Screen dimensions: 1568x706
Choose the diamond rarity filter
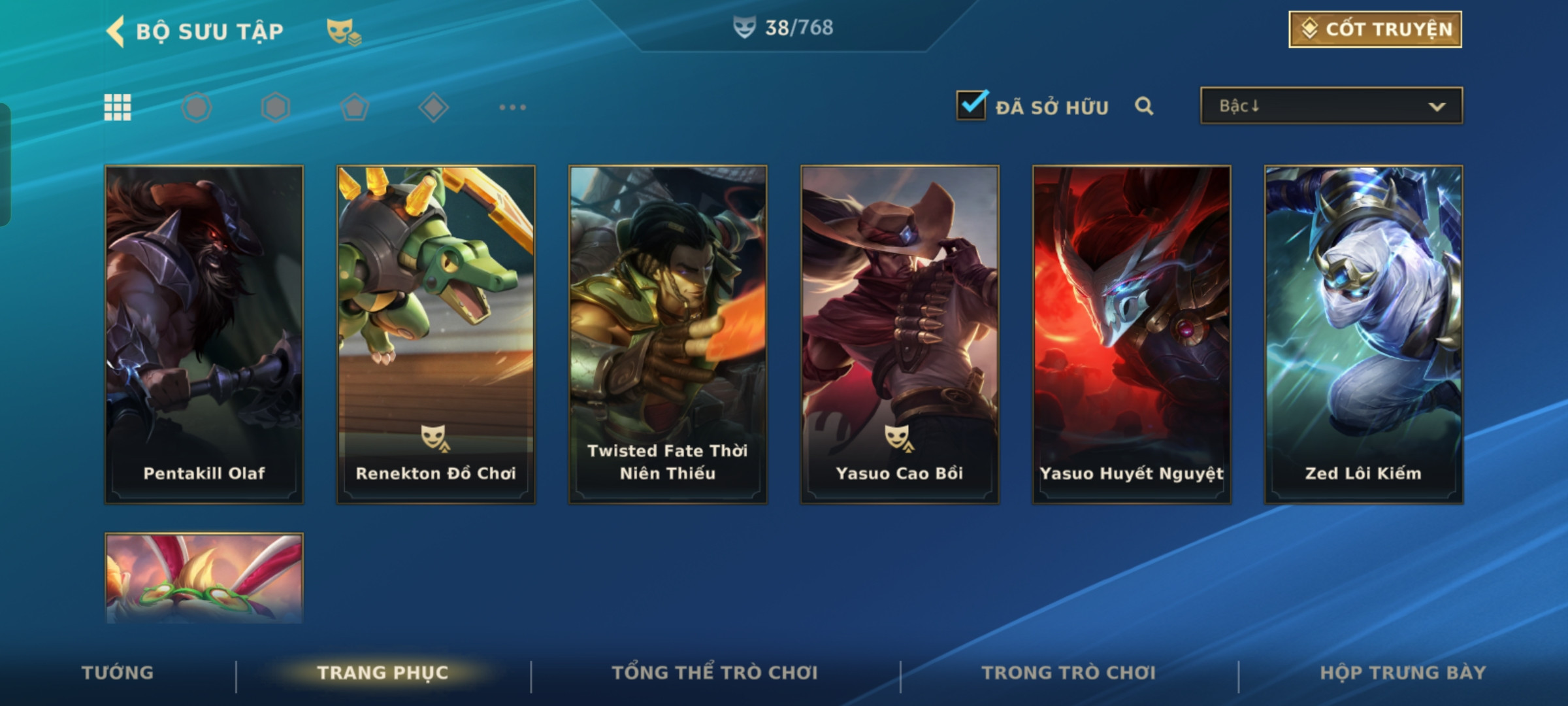pyautogui.click(x=433, y=107)
